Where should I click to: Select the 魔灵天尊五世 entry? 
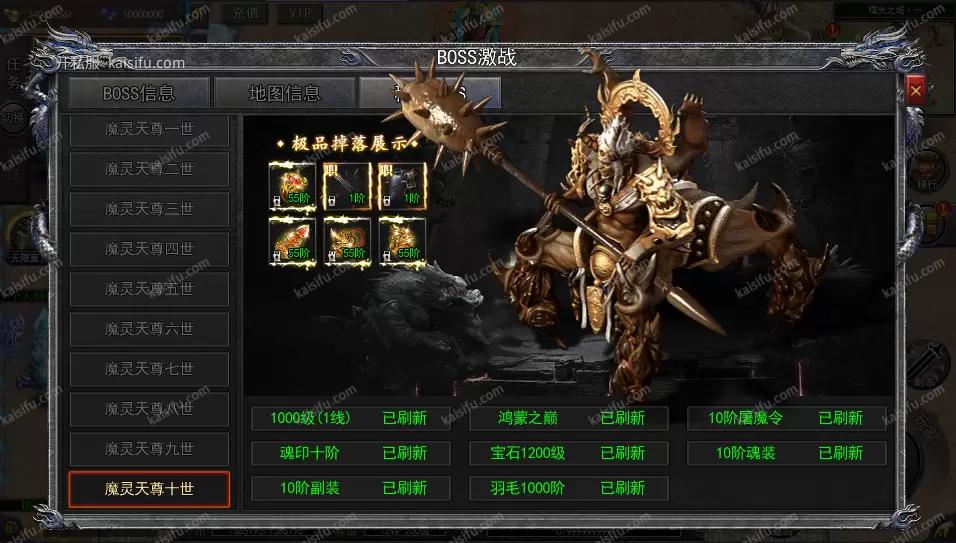click(149, 289)
